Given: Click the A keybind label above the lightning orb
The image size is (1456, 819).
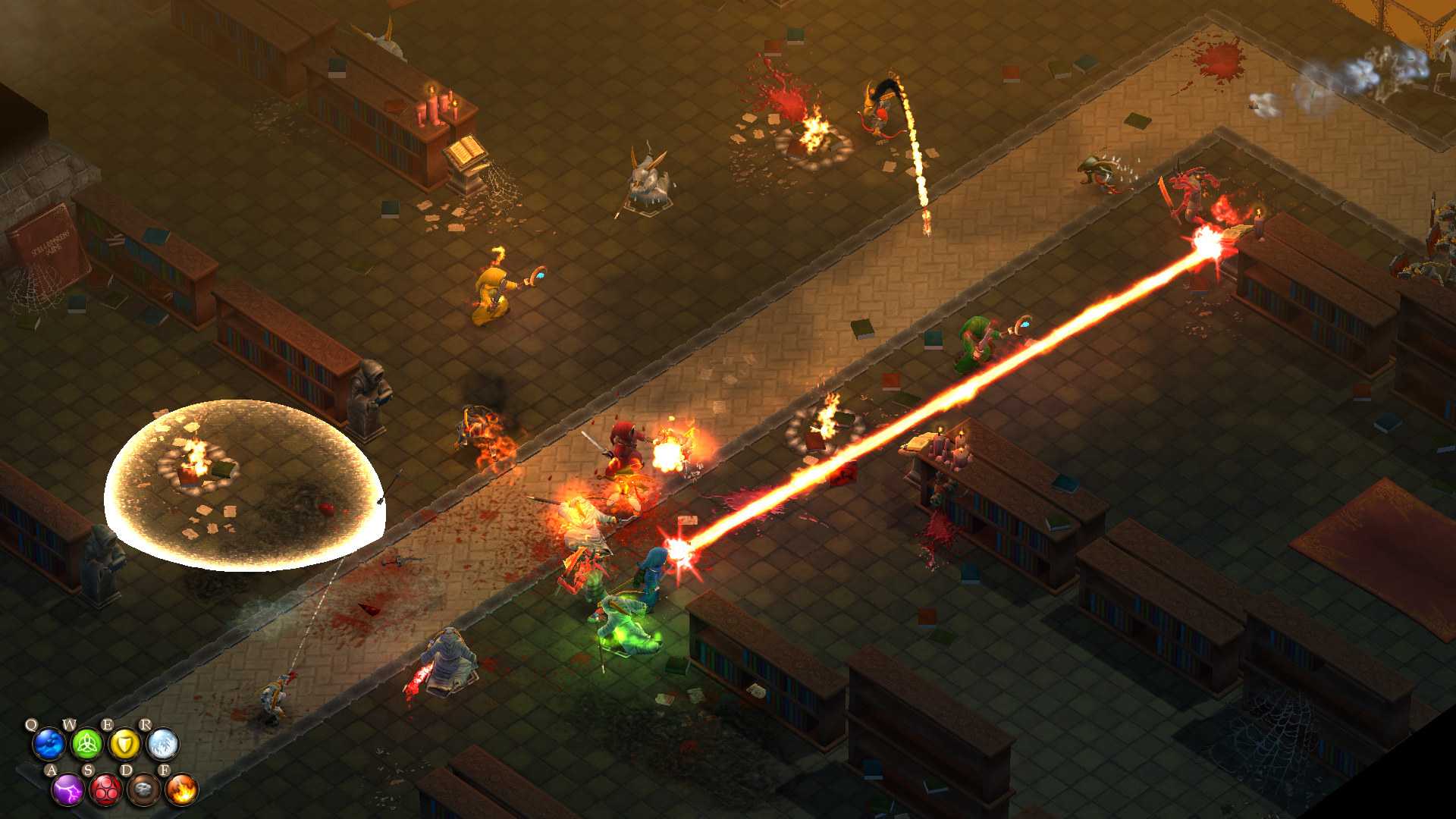Looking at the screenshot, I should pyautogui.click(x=52, y=770).
